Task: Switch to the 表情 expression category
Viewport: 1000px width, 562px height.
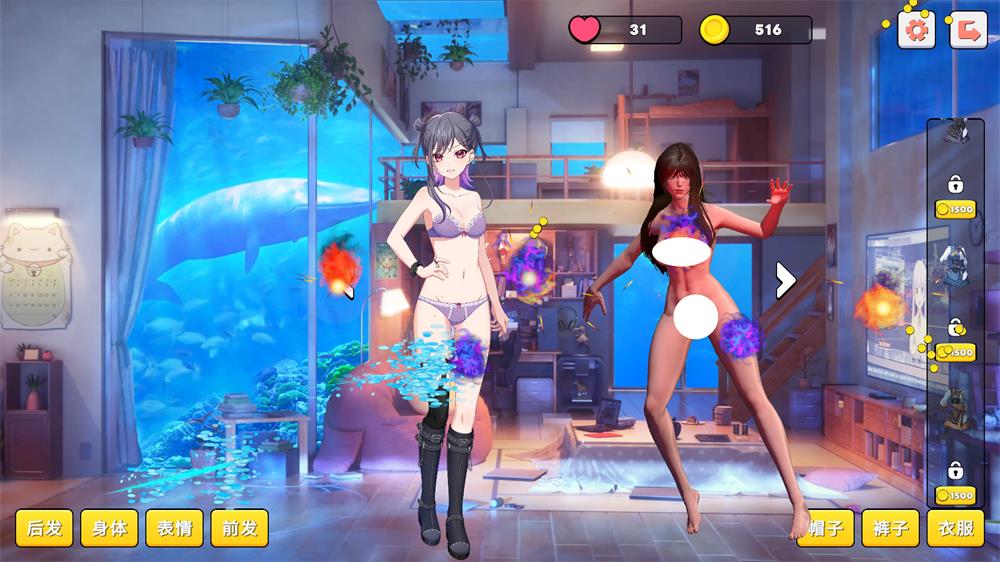Action: click(174, 528)
